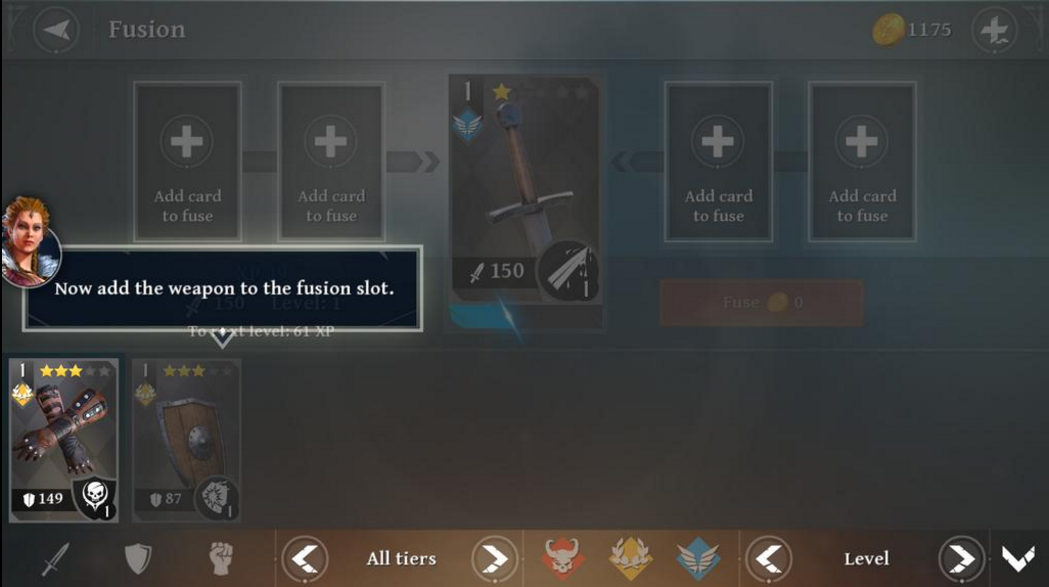The image size is (1049, 587).
Task: Toggle the red horned demon faction filter
Action: [564, 558]
